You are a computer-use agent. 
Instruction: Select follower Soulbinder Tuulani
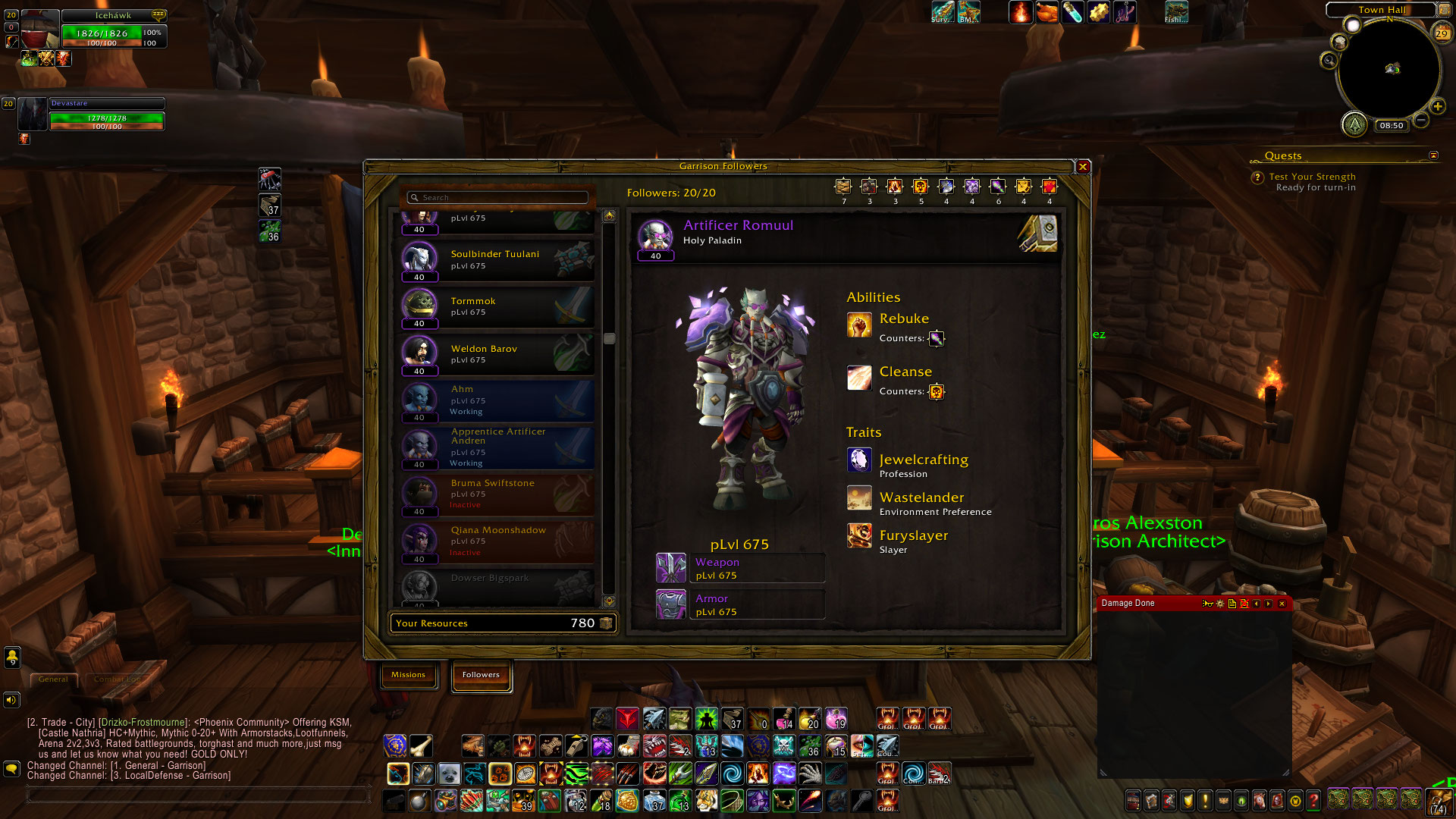tap(497, 260)
